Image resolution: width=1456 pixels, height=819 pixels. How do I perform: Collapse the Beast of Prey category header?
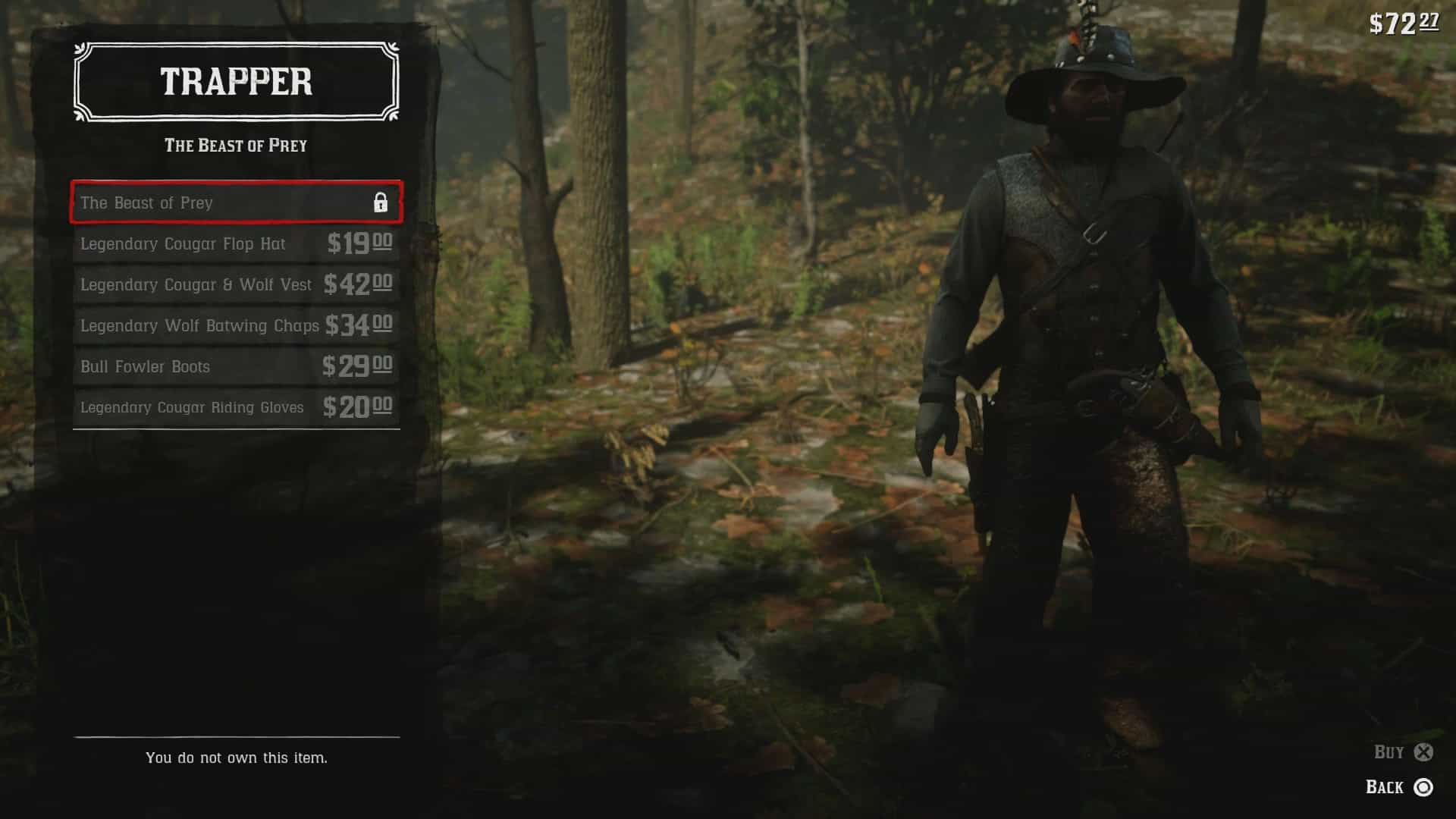(235, 145)
